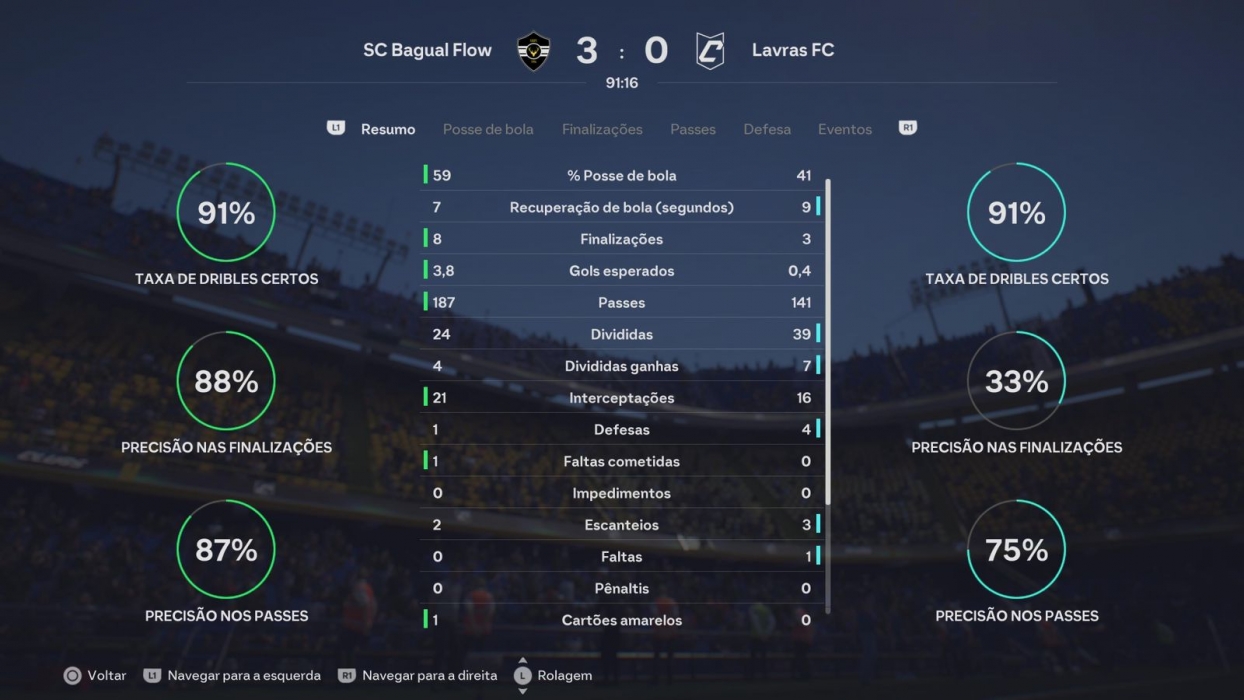Open the Eventos tab
The image size is (1244, 700).
[845, 129]
